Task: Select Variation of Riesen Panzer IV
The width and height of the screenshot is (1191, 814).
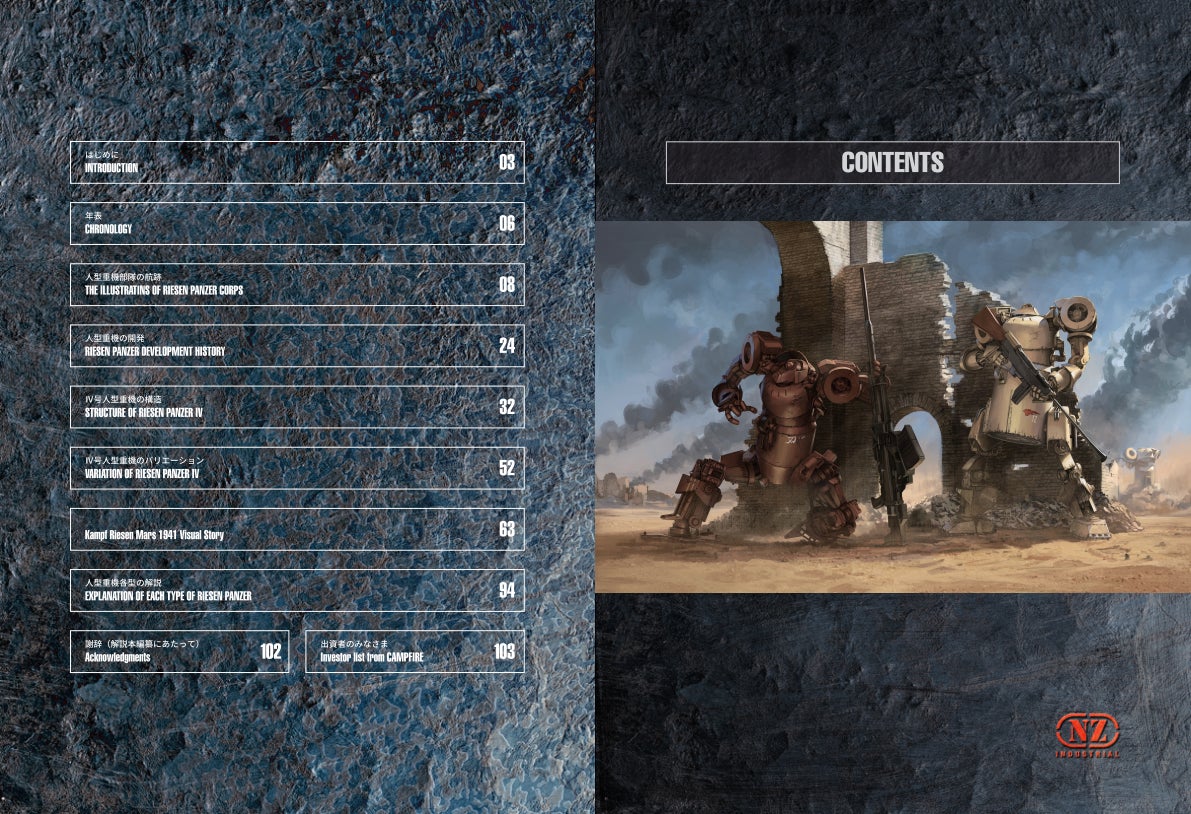Action: pyautogui.click(x=297, y=468)
